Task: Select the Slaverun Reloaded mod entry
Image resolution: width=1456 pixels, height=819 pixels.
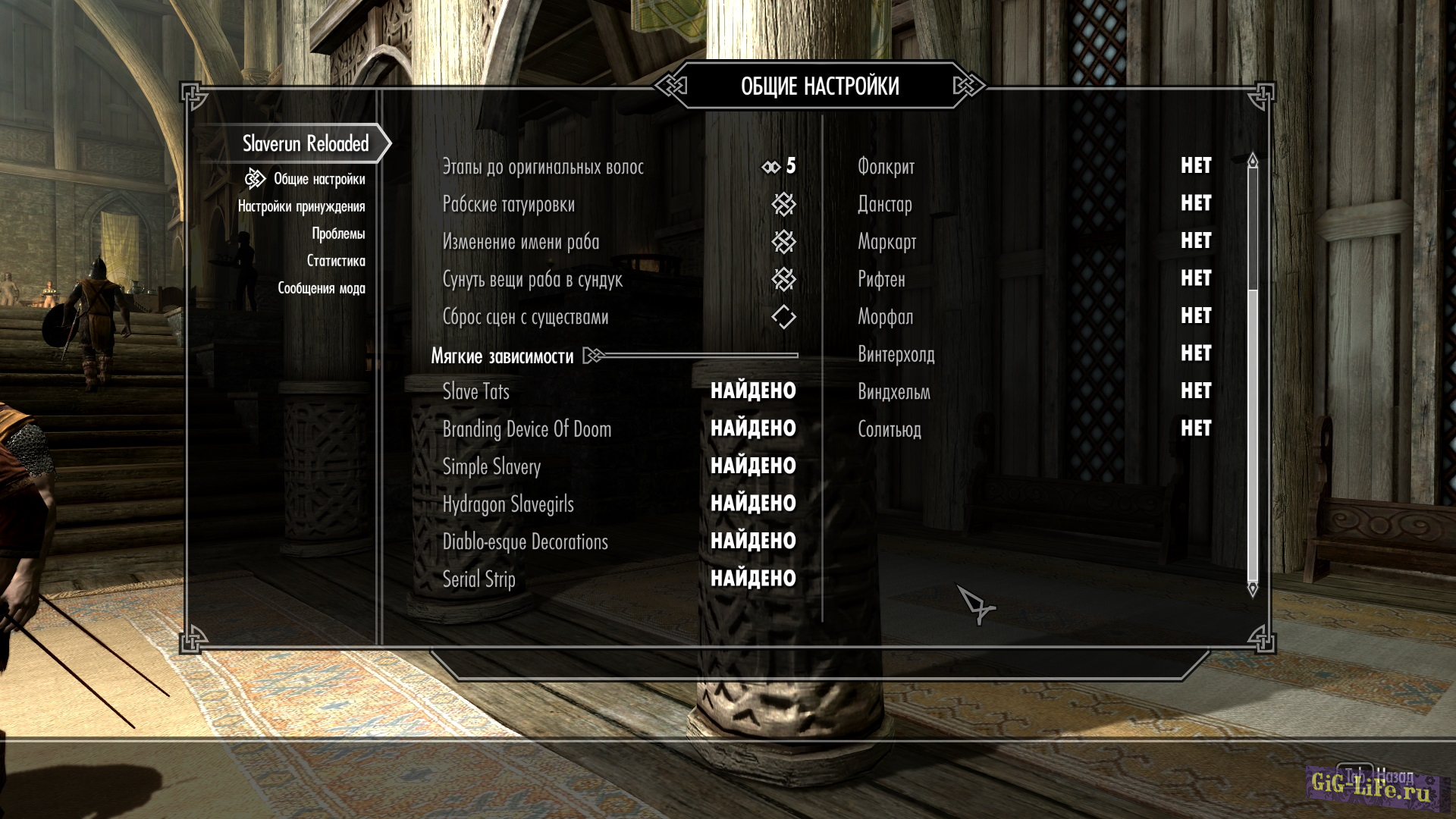Action: point(305,143)
